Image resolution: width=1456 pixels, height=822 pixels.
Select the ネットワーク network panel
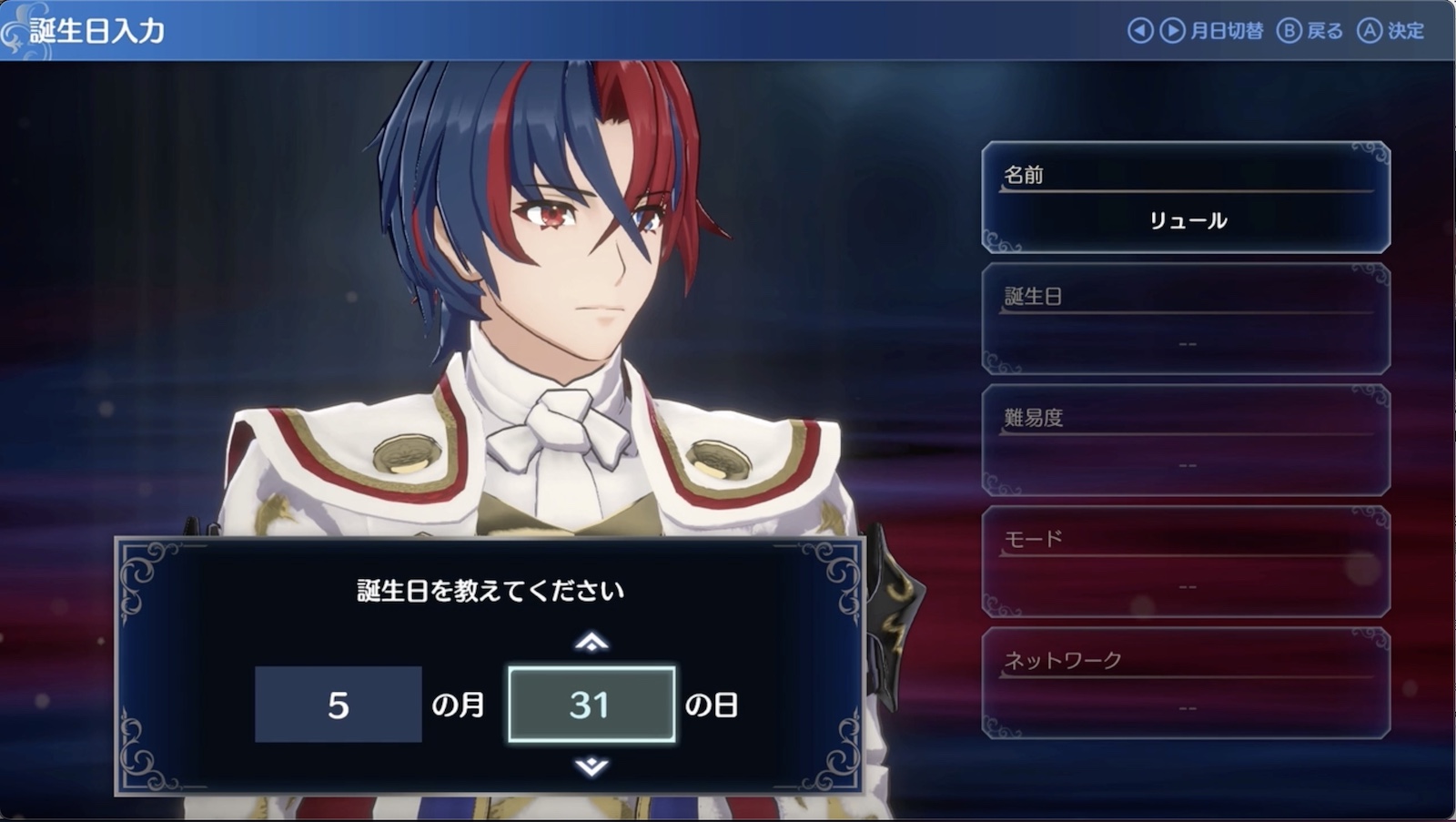(x=1186, y=683)
